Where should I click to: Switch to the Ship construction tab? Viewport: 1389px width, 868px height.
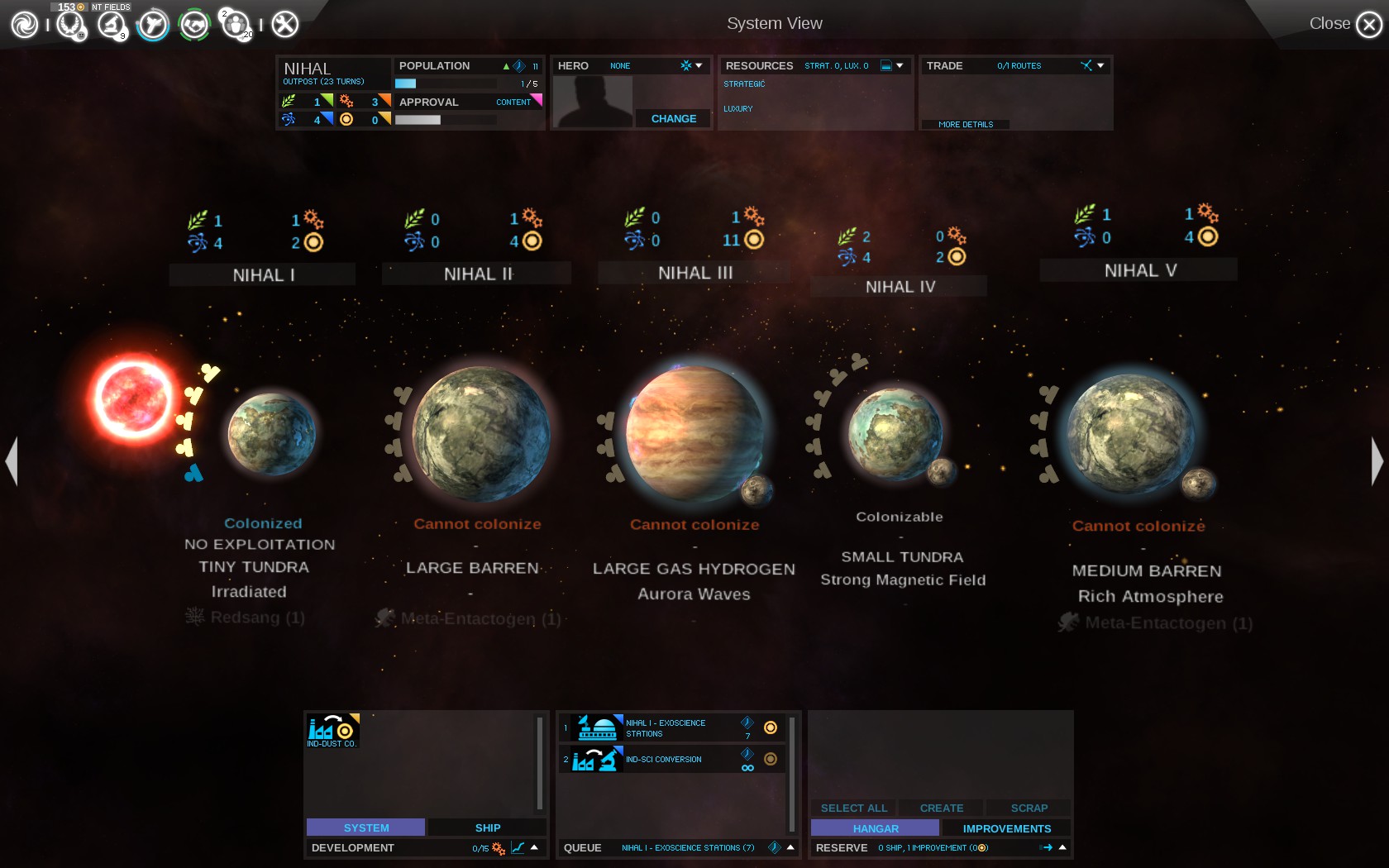tap(487, 827)
